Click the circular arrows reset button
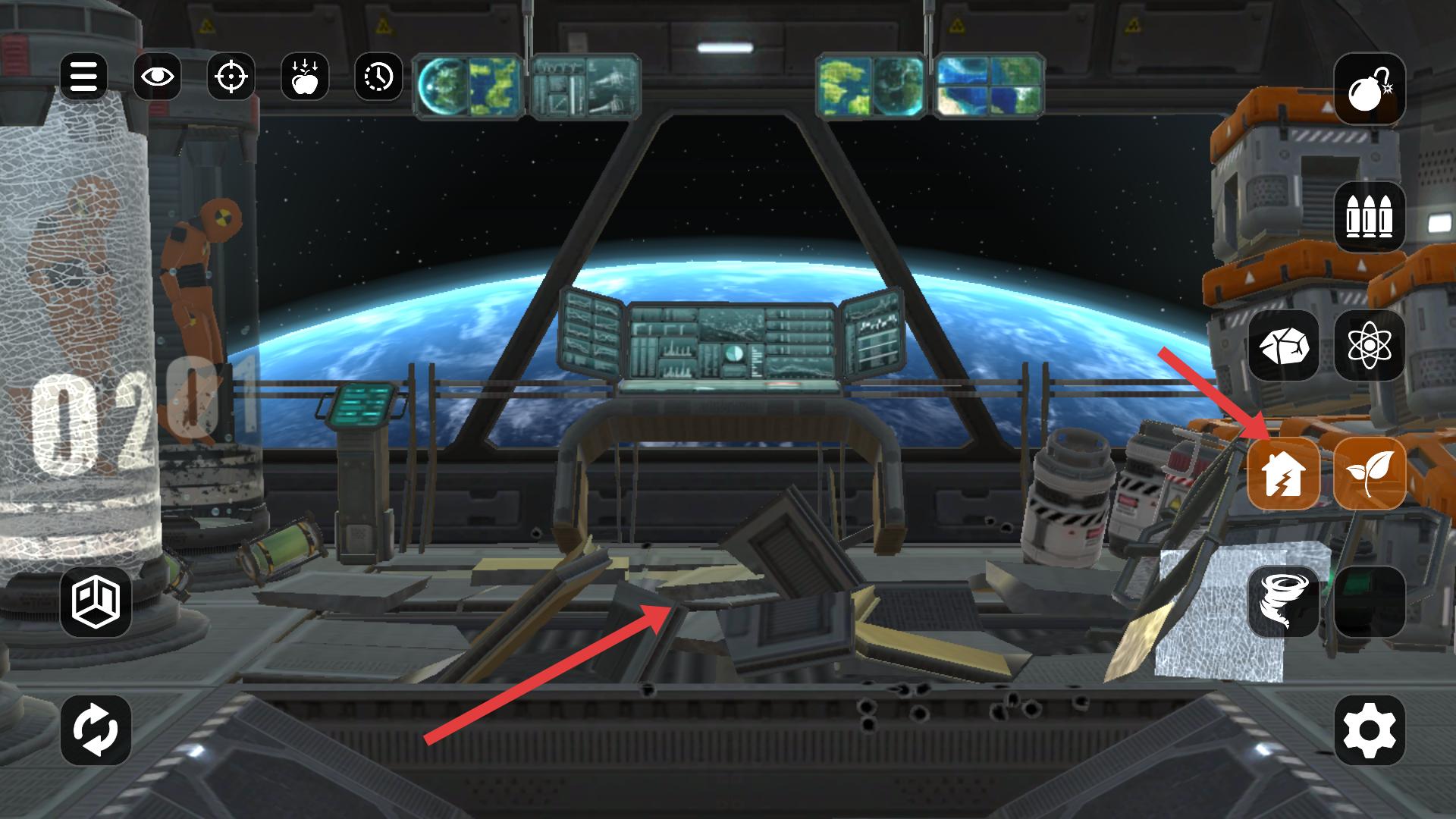 tap(96, 730)
